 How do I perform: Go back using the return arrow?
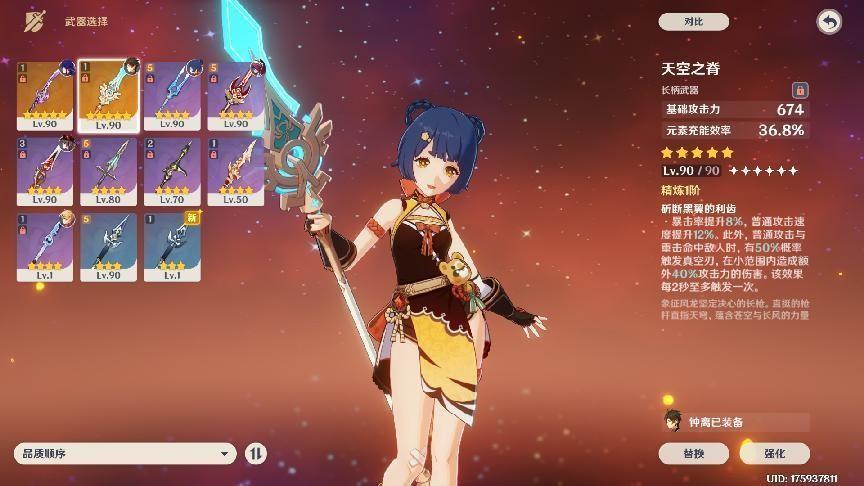(828, 21)
